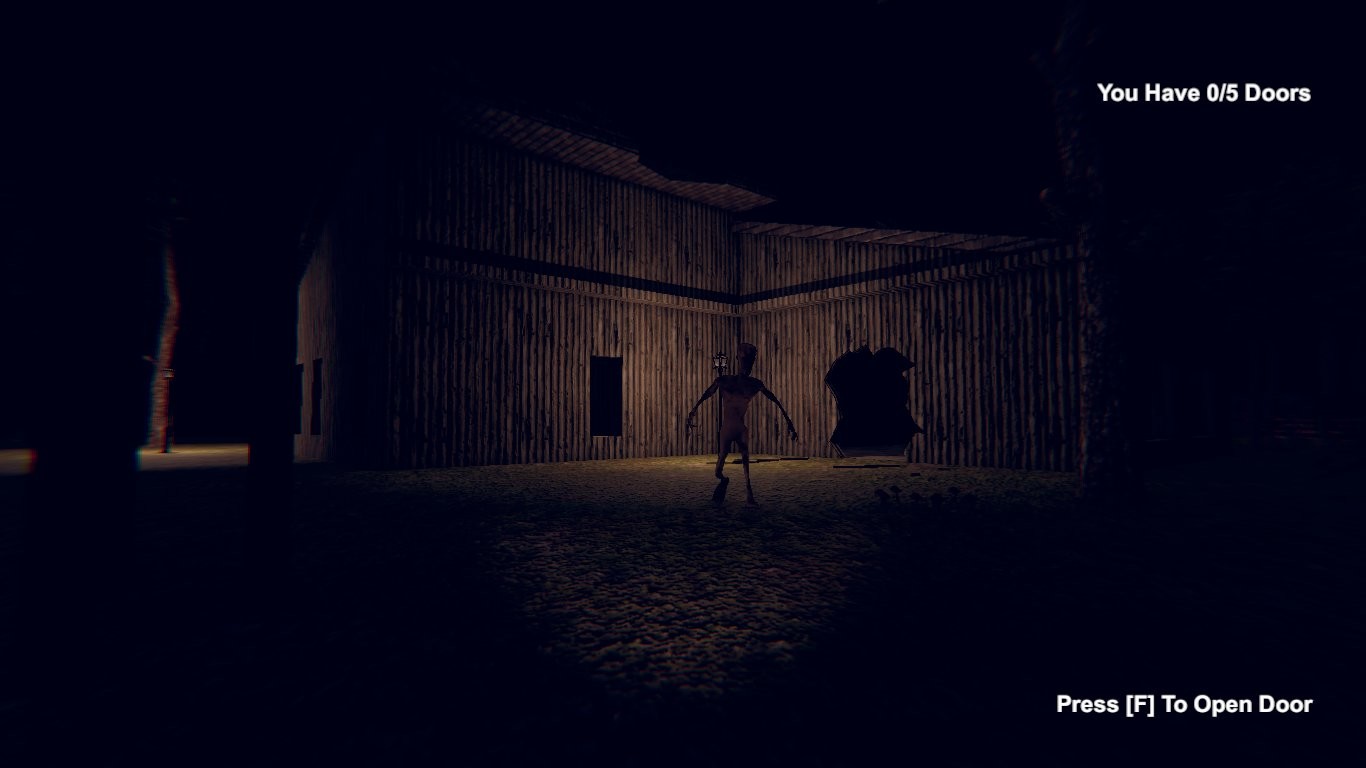This screenshot has height=768, width=1366.
Task: Click the 'You Have 0/5 Doors' counter
Action: [1203, 93]
